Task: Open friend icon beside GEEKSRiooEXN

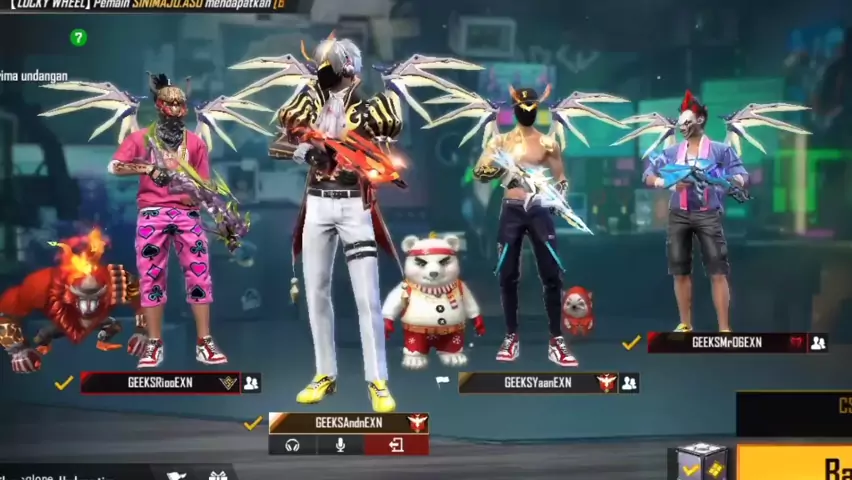Action: tap(251, 382)
